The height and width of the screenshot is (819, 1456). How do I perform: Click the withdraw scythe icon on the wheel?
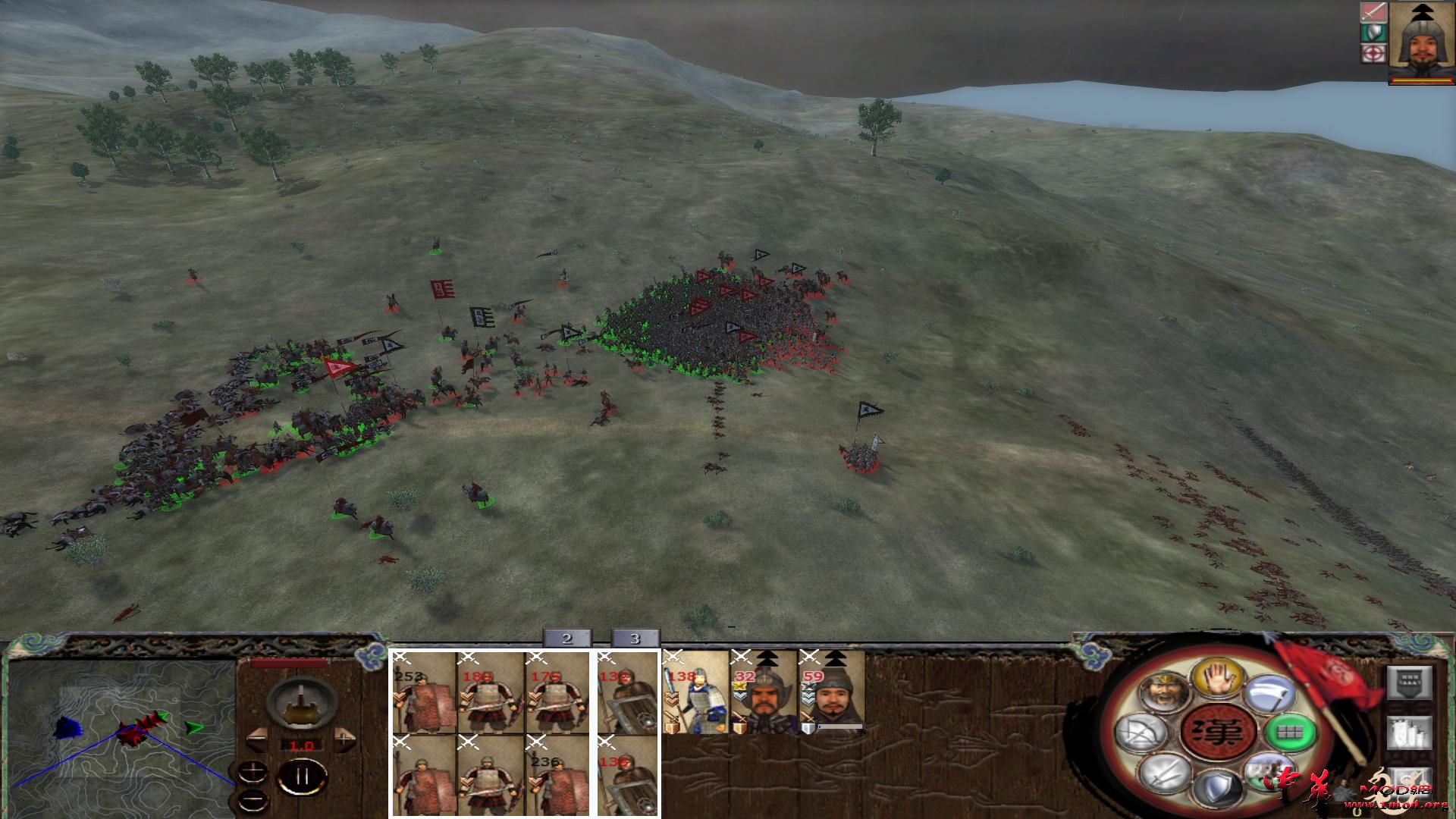(1269, 692)
